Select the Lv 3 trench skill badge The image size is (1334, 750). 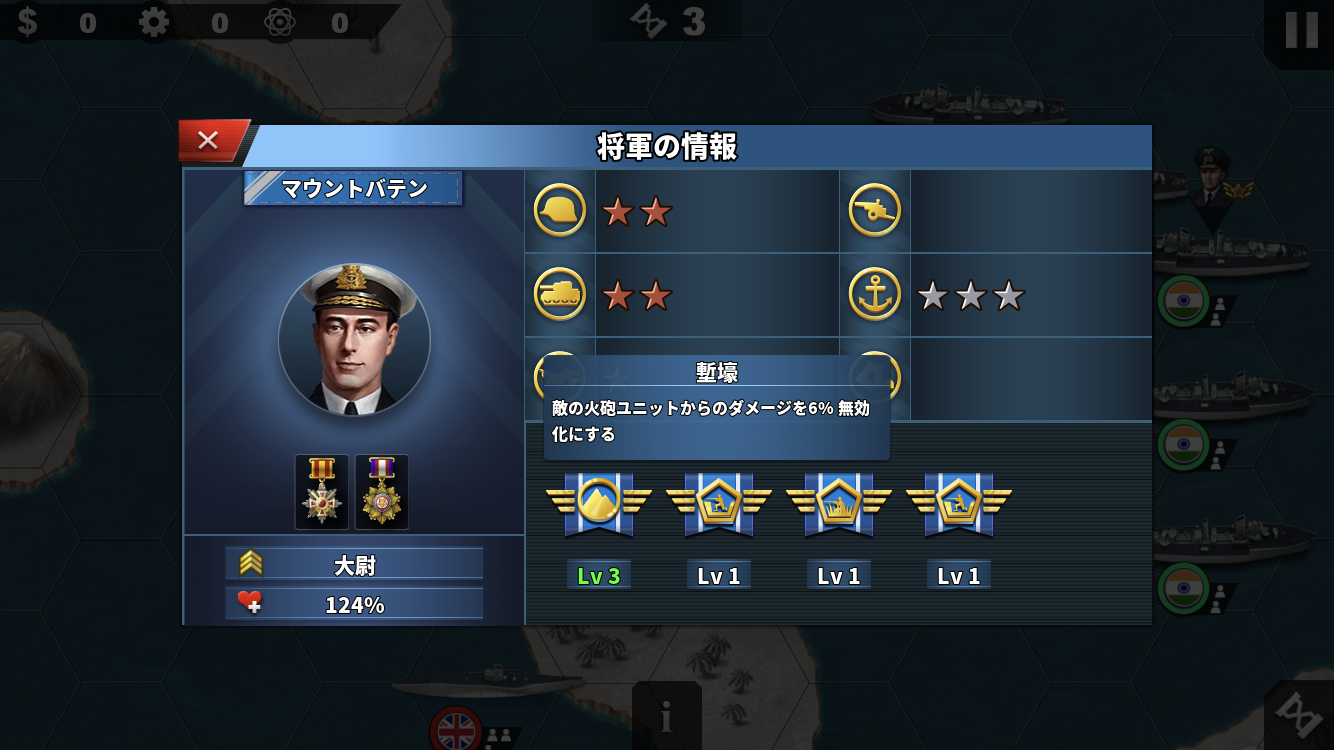(598, 503)
